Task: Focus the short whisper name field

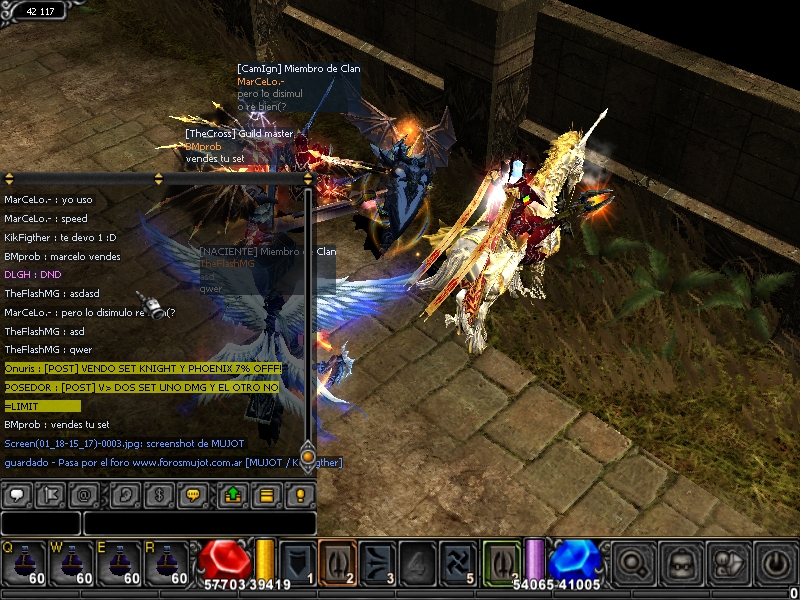Action: [40, 523]
